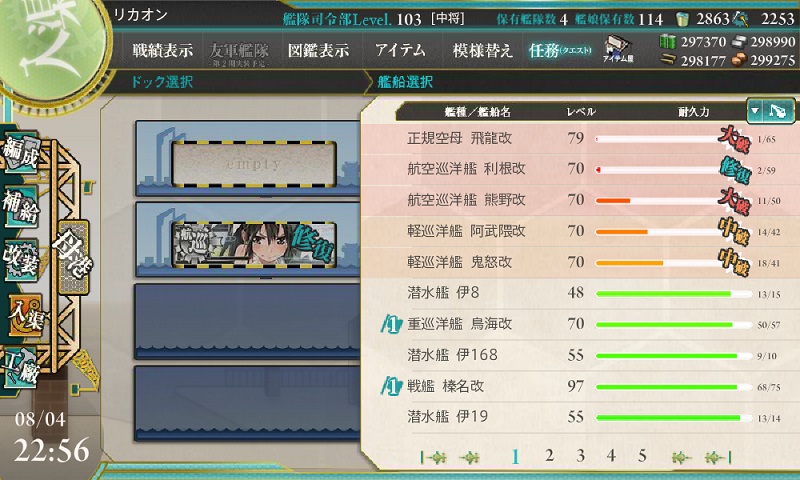Screen dimensions: 800x480
Task: Go to page 5 of ship list
Action: [642, 456]
